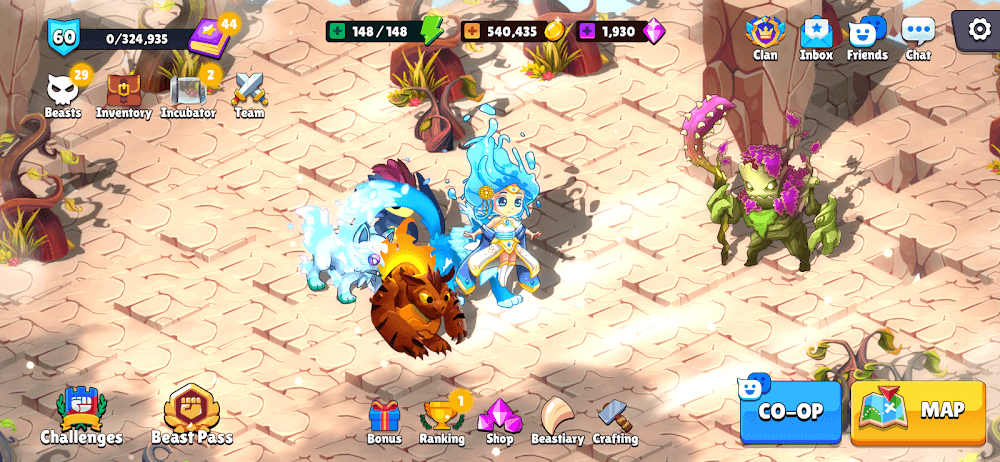Open the Ranking trophy
This screenshot has width=1000, height=462.
point(441,421)
